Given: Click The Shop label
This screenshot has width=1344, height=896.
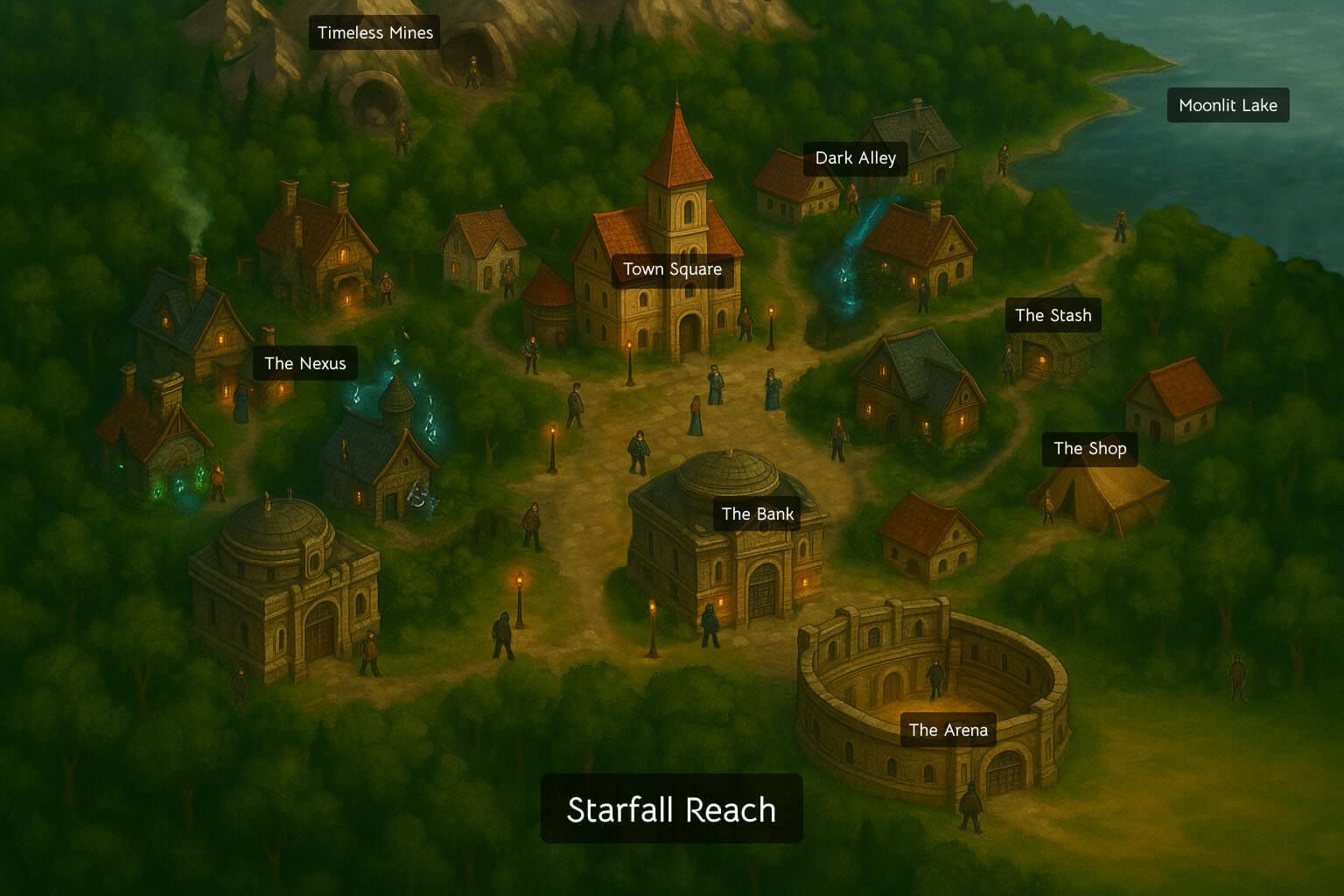Looking at the screenshot, I should 1090,449.
